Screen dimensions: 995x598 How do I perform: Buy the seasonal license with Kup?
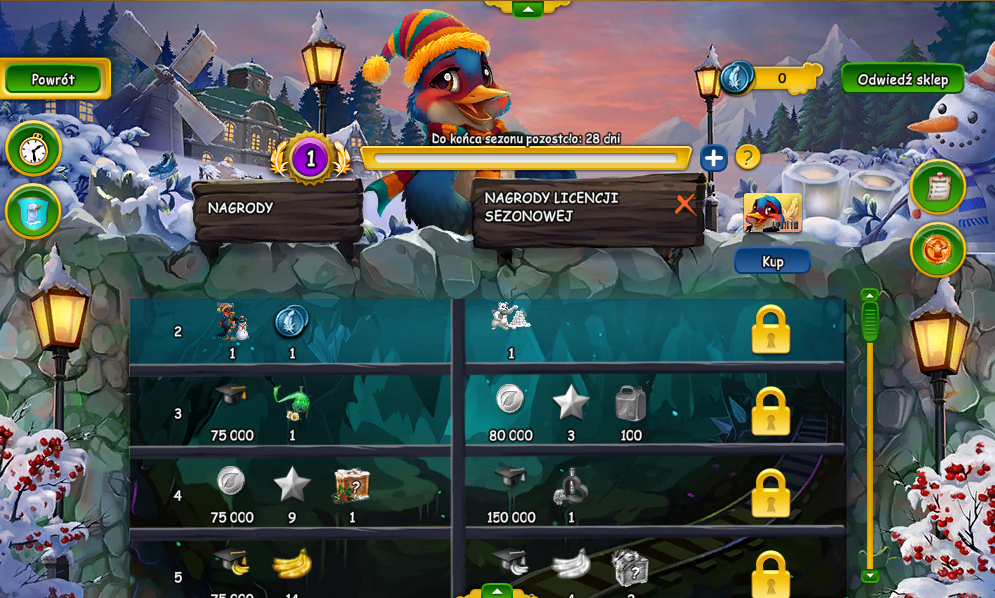point(772,261)
